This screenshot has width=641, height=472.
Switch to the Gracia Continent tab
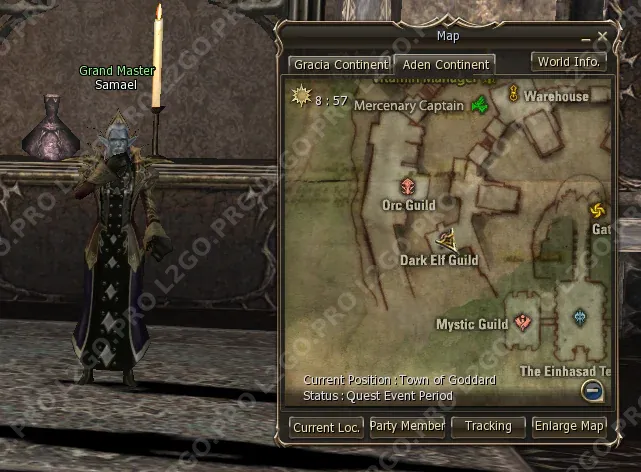[x=339, y=64]
